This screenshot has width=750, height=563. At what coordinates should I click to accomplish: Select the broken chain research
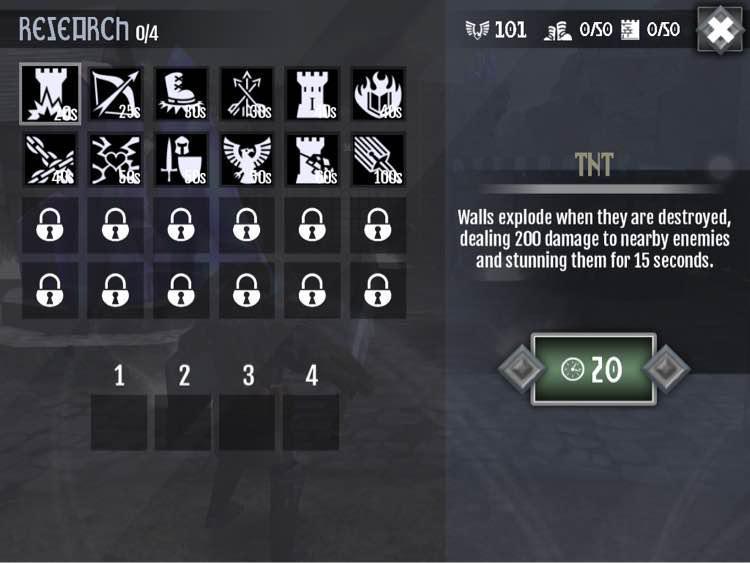50,160
